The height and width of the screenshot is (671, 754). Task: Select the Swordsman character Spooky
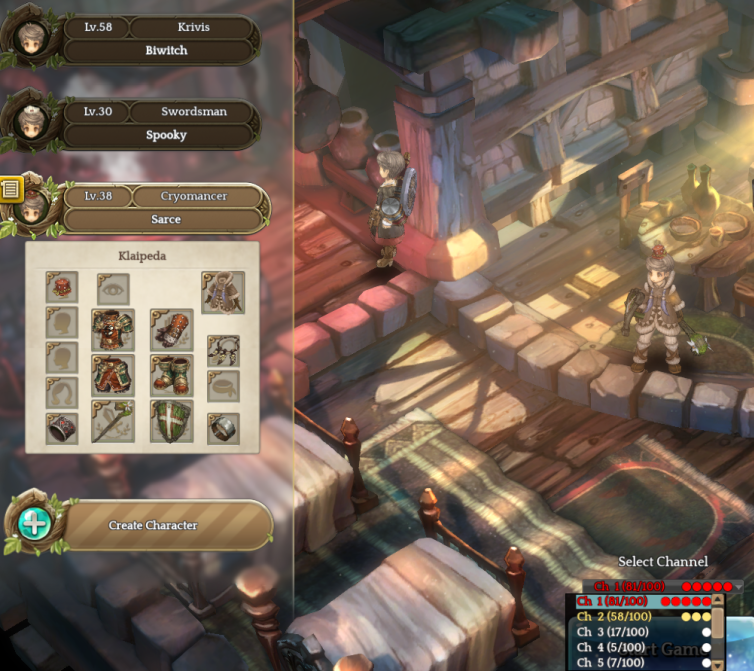coord(165,123)
